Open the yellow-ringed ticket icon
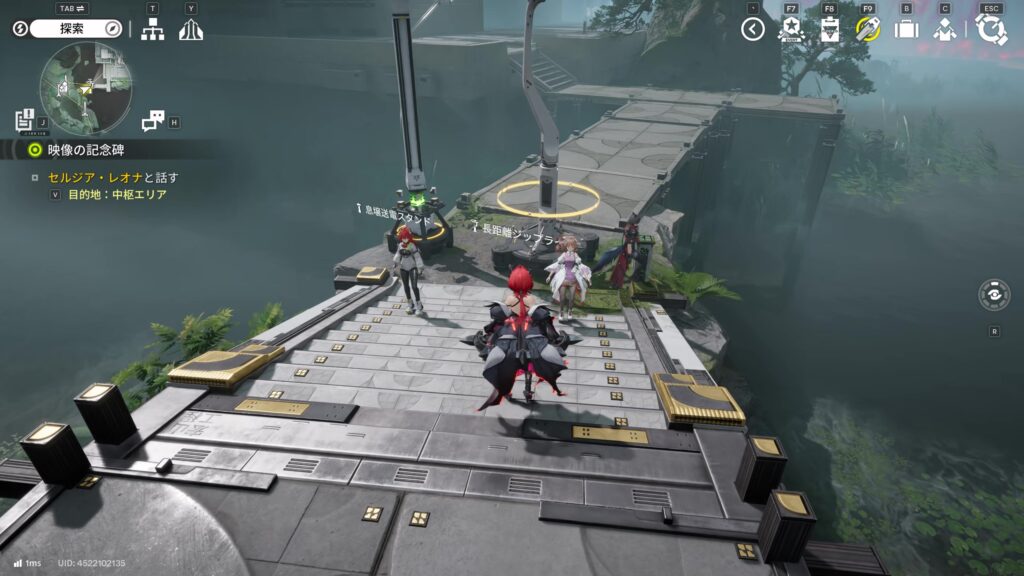1024x576 pixels. tap(867, 29)
